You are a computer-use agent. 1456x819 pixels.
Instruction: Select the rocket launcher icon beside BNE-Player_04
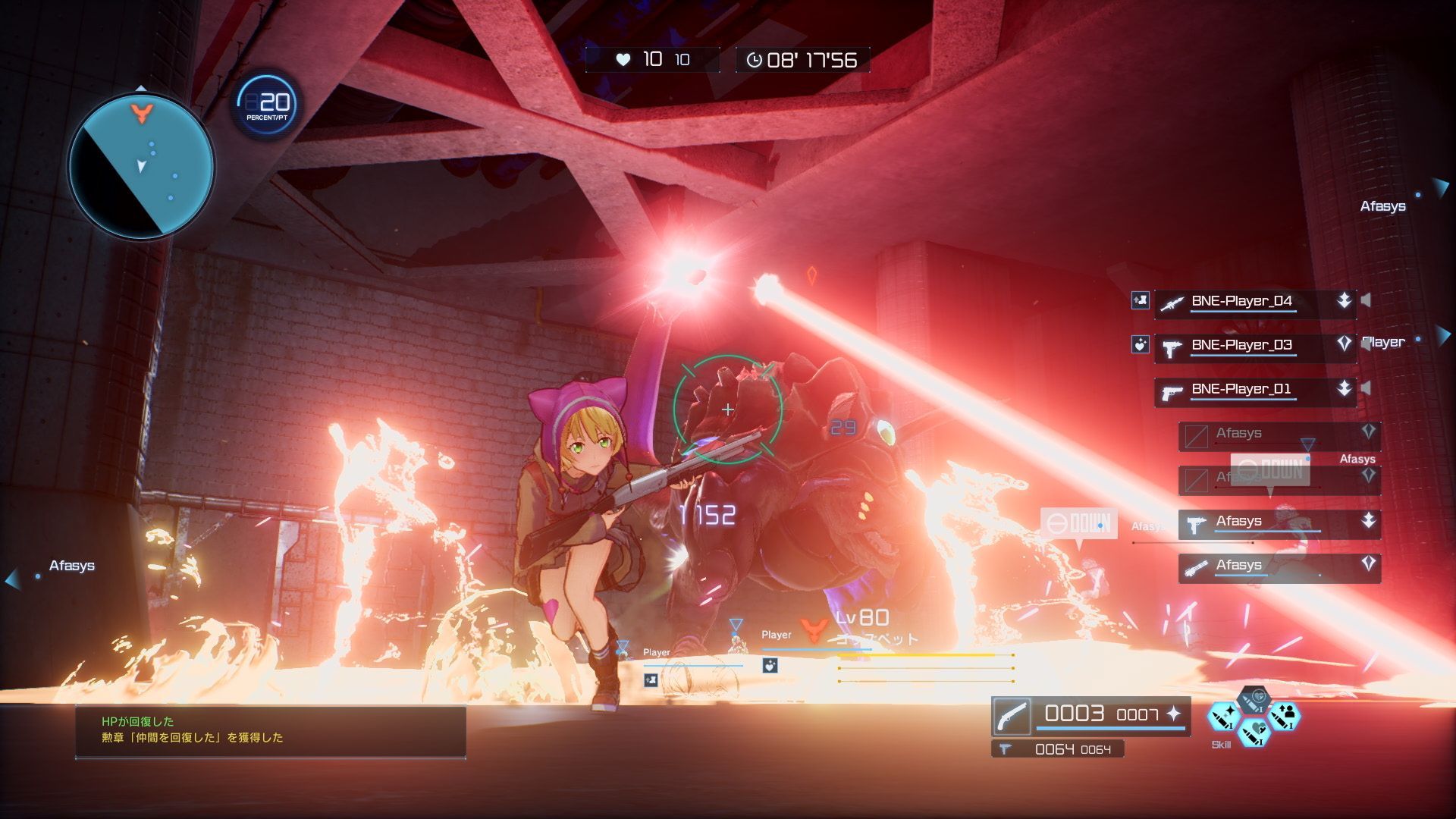click(x=1174, y=303)
